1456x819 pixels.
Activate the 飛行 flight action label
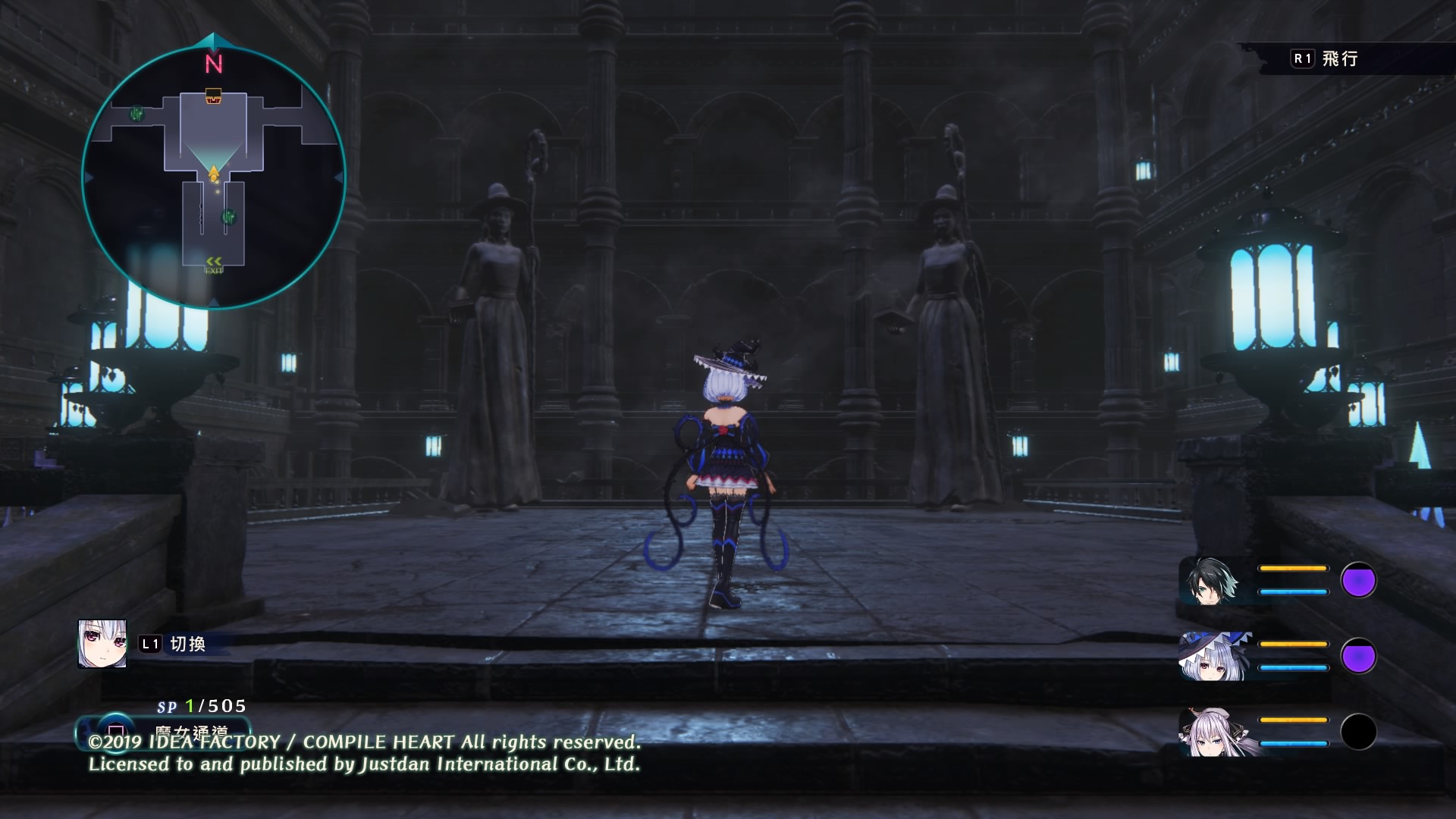point(1339,59)
